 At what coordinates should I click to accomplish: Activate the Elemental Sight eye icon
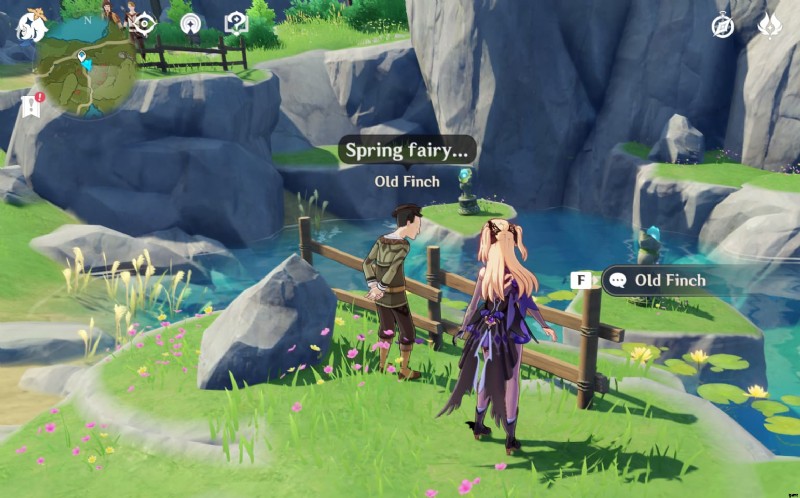[x=146, y=24]
